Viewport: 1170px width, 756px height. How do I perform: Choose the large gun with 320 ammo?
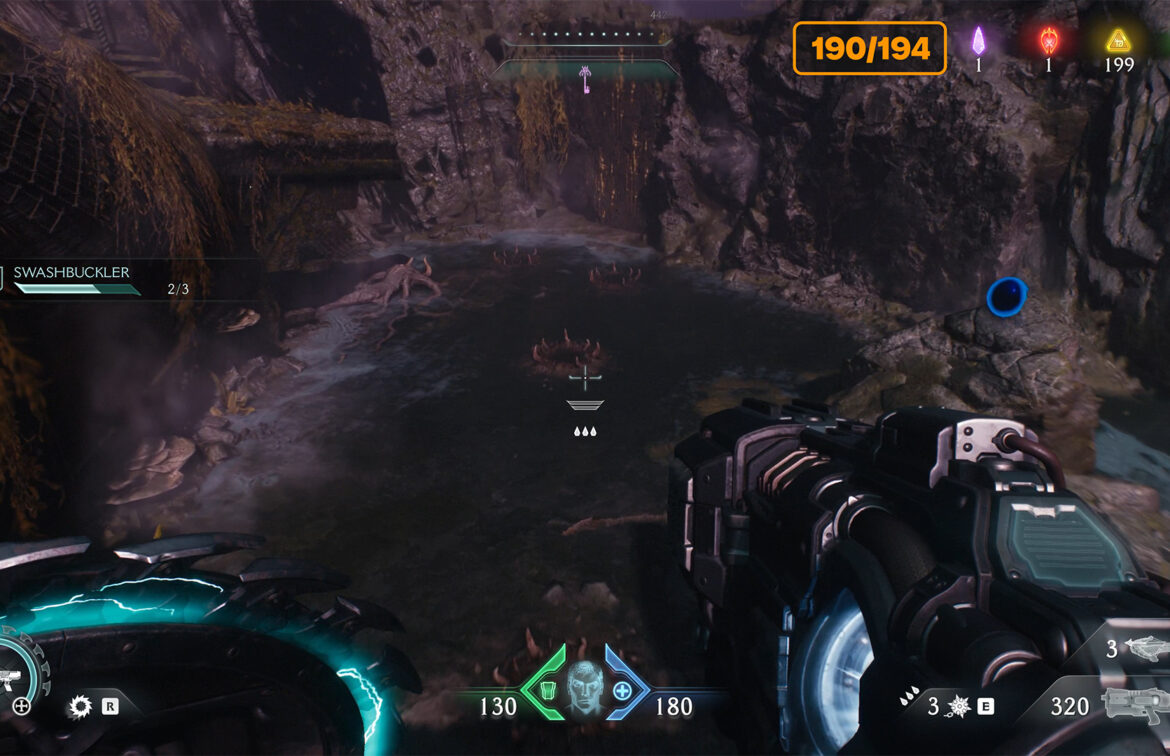coord(1134,705)
